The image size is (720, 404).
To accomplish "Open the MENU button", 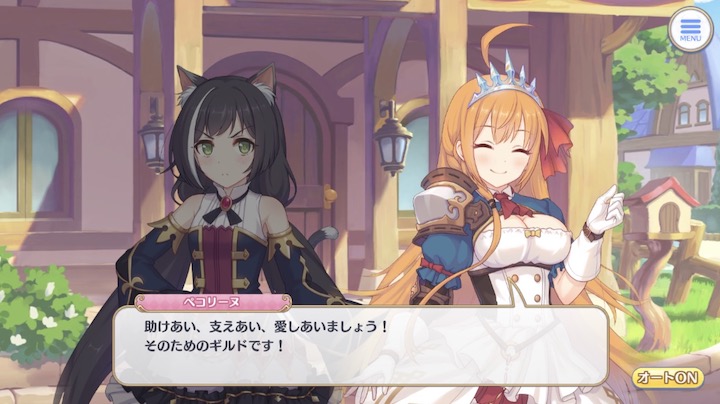I will (690, 28).
